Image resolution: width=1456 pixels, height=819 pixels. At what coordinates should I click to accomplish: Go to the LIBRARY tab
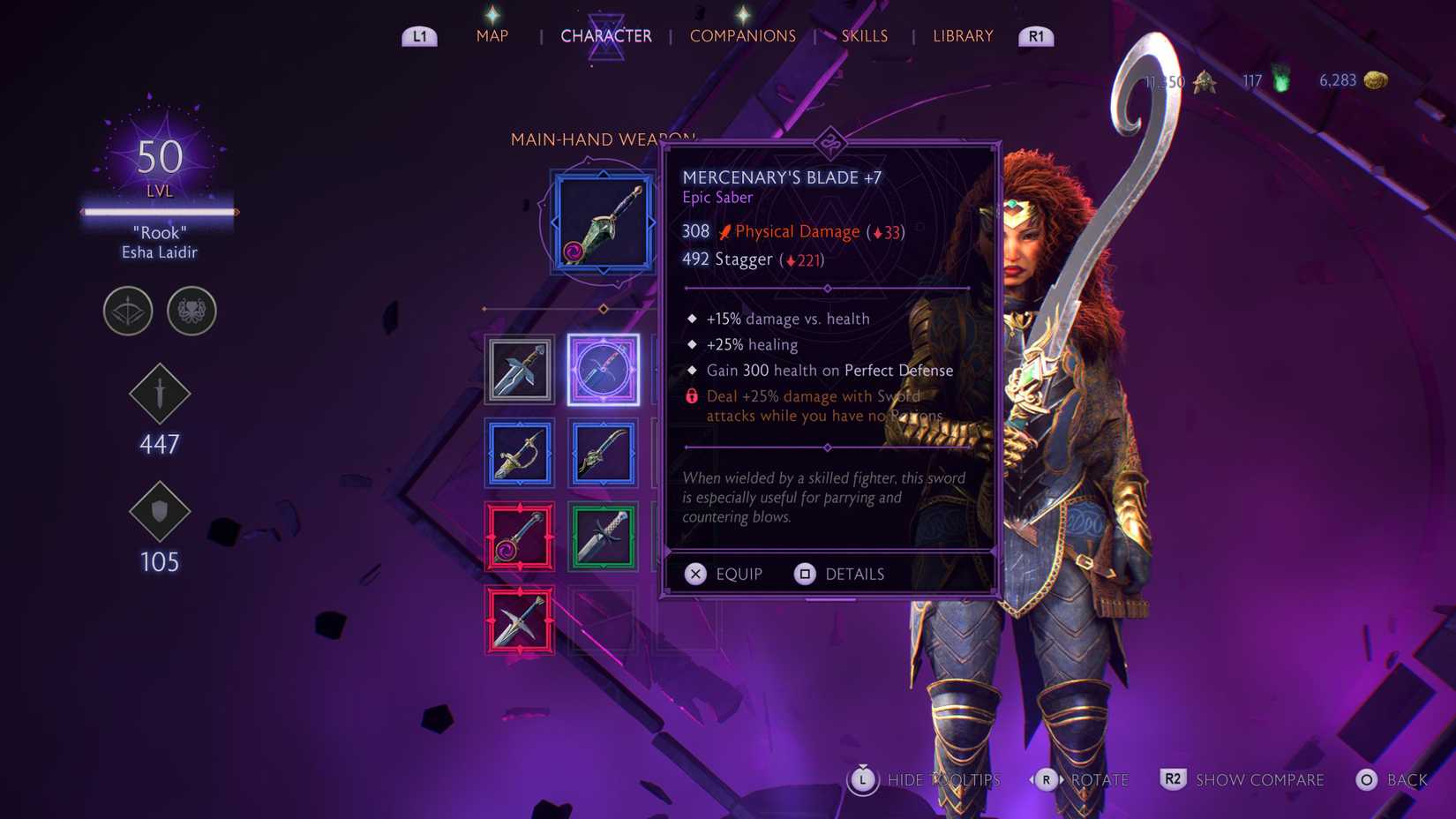point(962,35)
